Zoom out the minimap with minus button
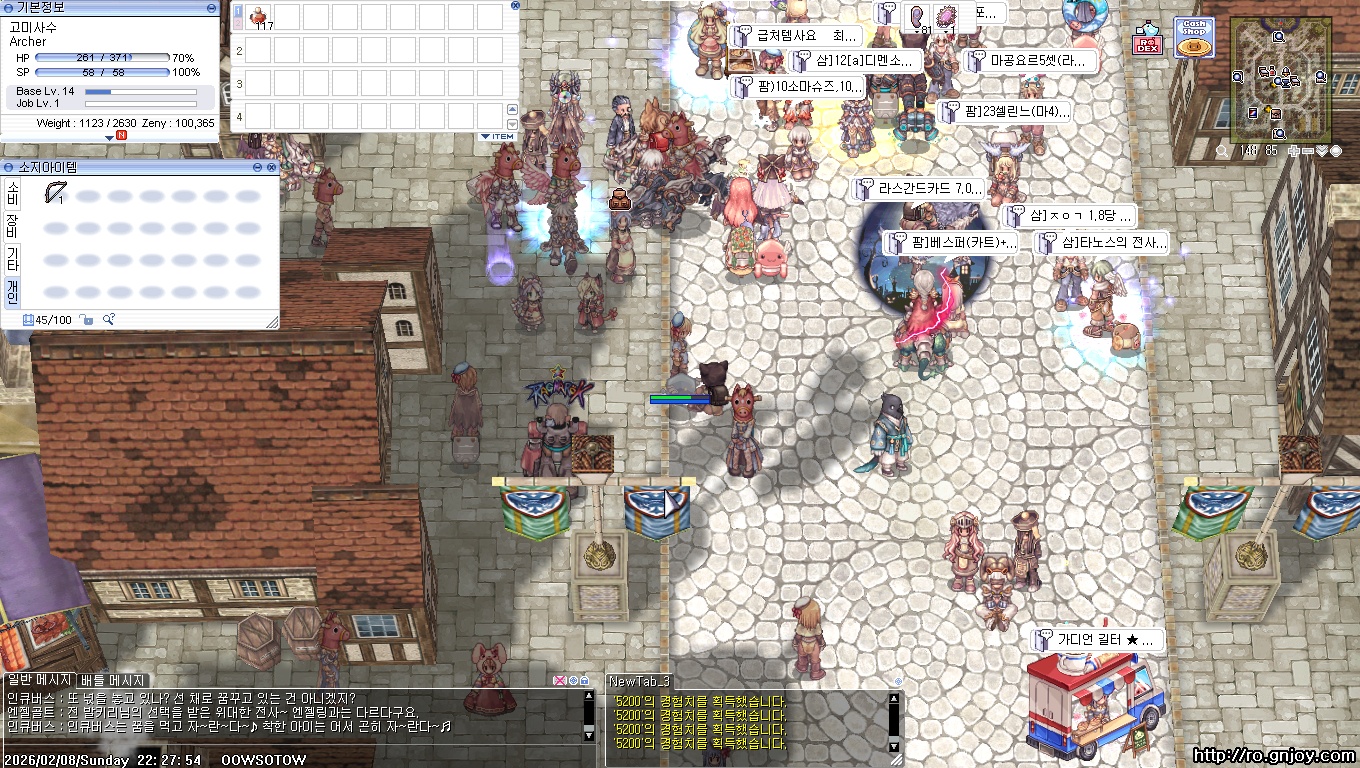 [x=1308, y=151]
